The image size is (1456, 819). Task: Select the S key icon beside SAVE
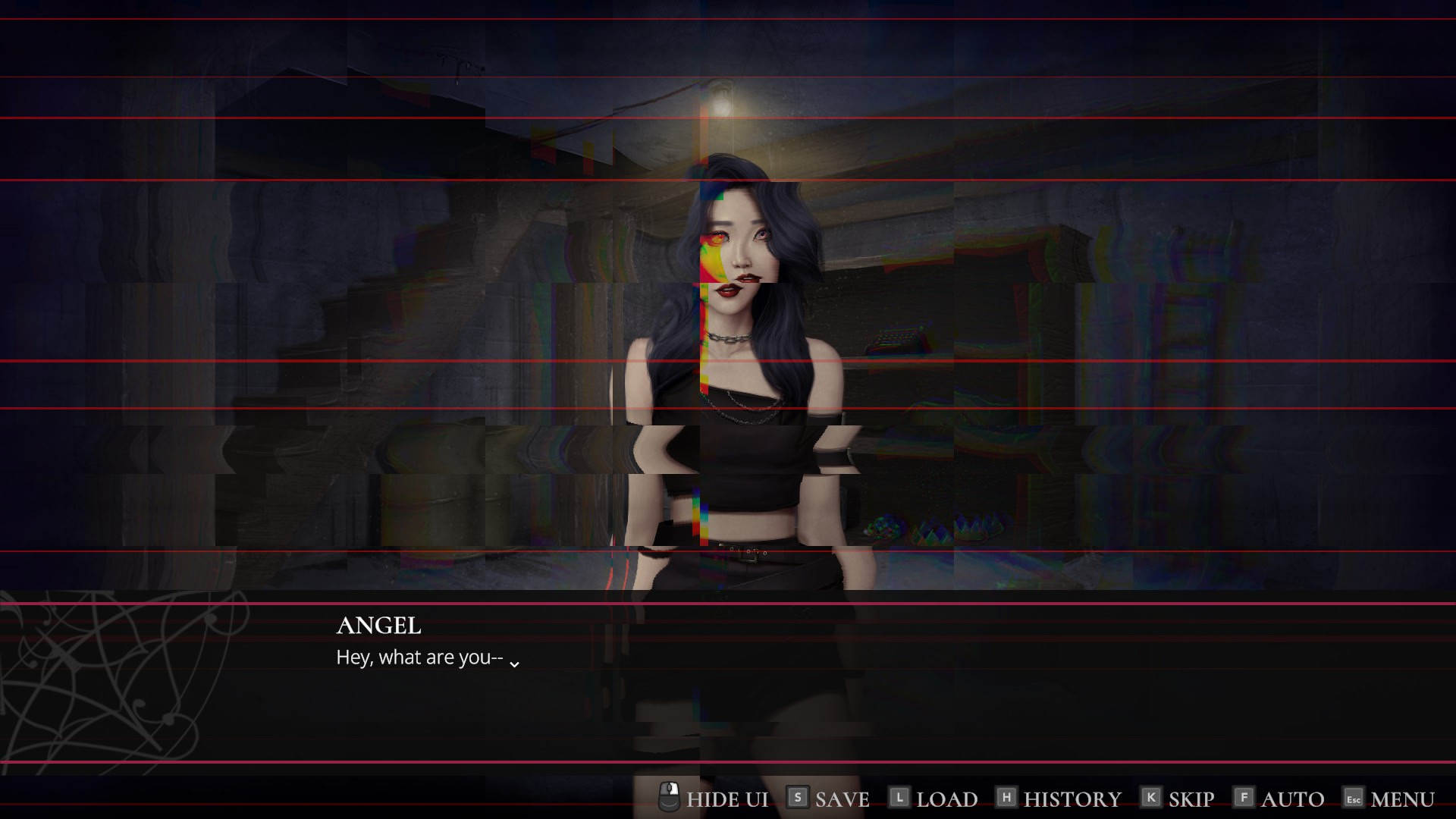point(797,798)
